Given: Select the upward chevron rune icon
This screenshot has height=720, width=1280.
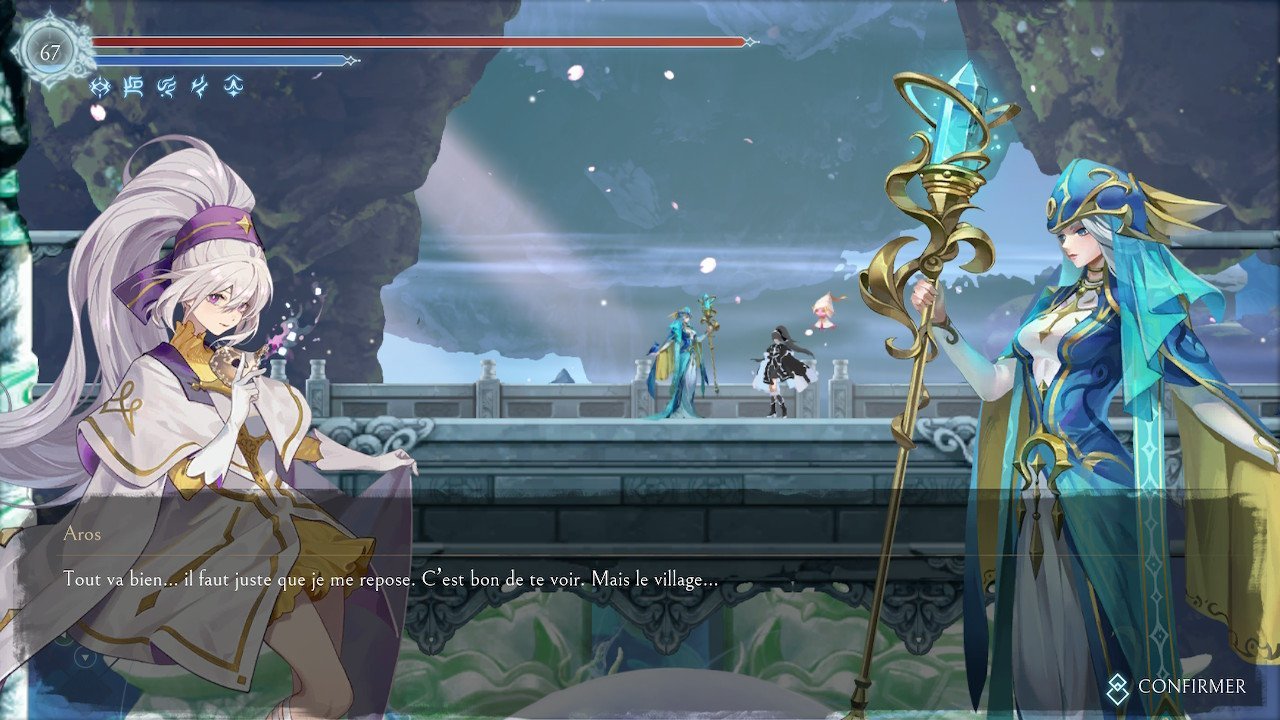Looking at the screenshot, I should pos(232,87).
